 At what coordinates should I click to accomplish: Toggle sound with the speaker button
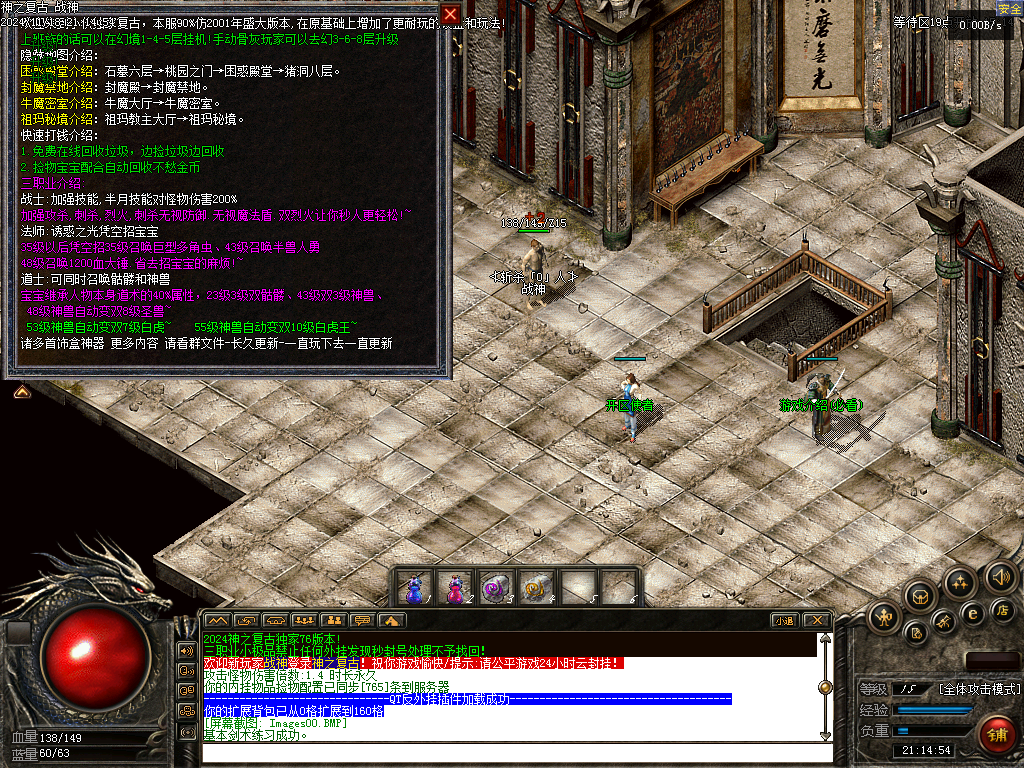1000,577
